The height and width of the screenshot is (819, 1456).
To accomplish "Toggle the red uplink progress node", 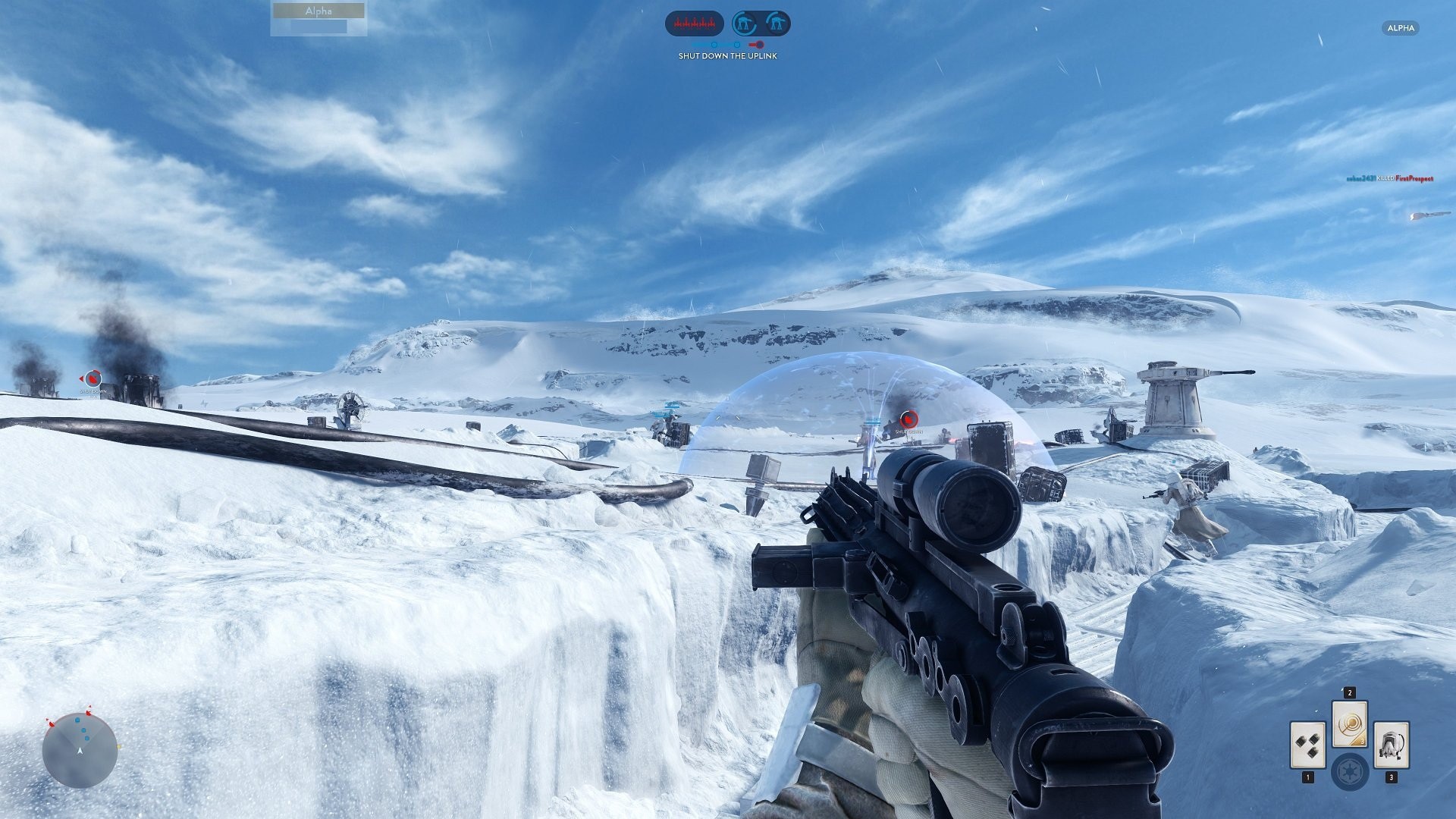I will pos(759,45).
